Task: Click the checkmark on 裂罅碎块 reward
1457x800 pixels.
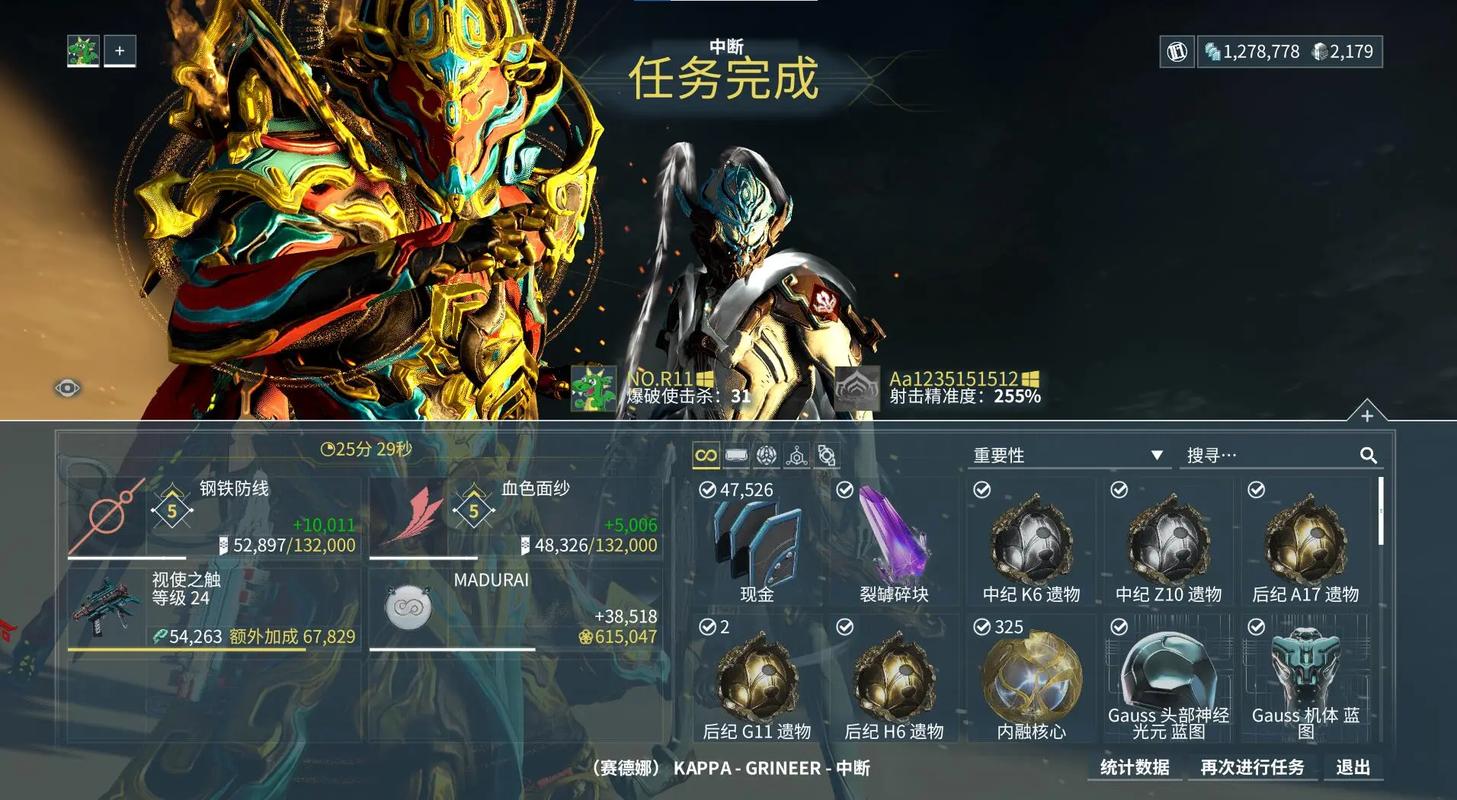Action: point(843,489)
